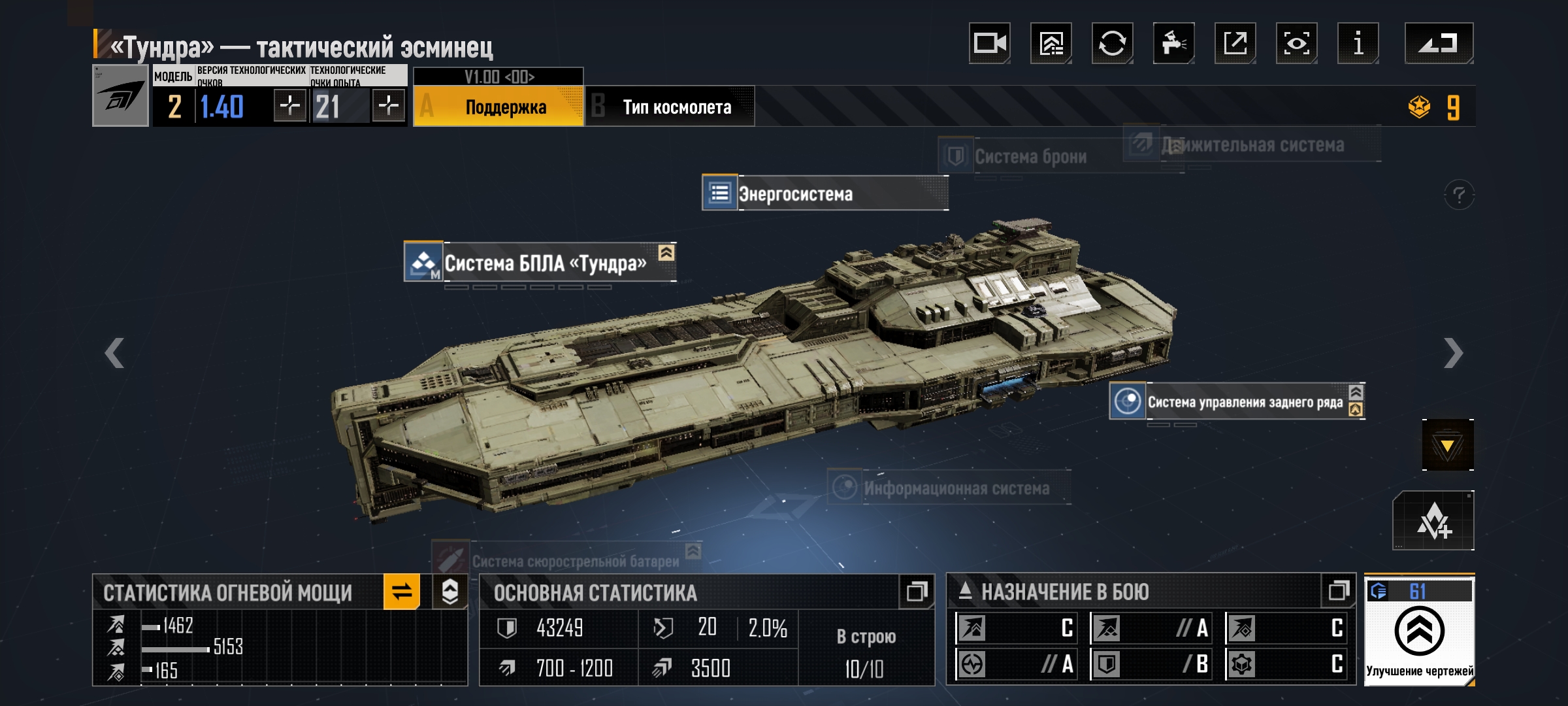Show the next ship with right arrow
This screenshot has height=706, width=1568.
[x=1453, y=353]
